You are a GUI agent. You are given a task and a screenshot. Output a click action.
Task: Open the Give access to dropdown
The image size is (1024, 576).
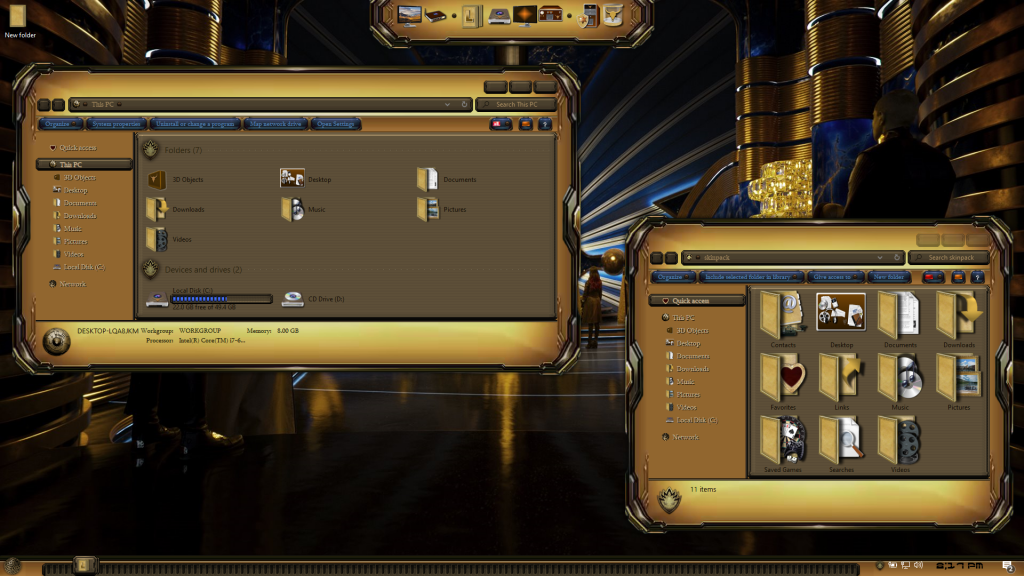[835, 277]
